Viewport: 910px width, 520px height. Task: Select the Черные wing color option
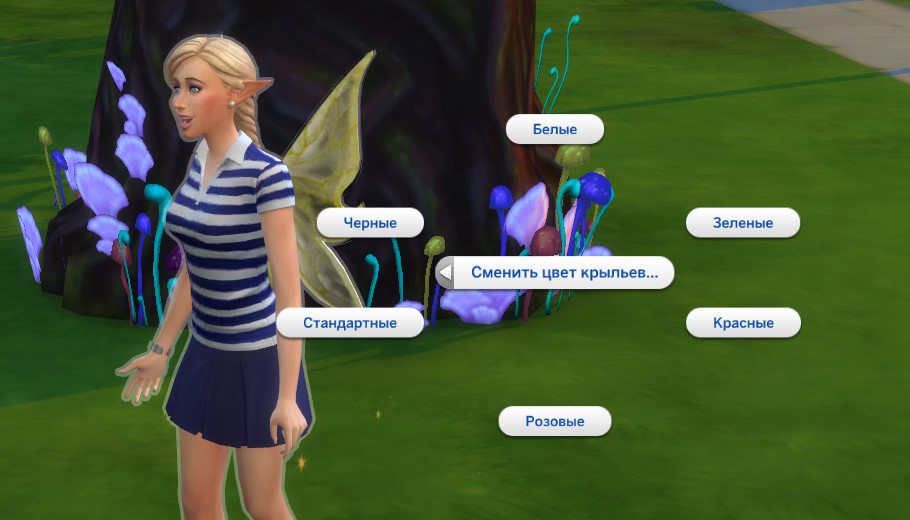coord(370,223)
